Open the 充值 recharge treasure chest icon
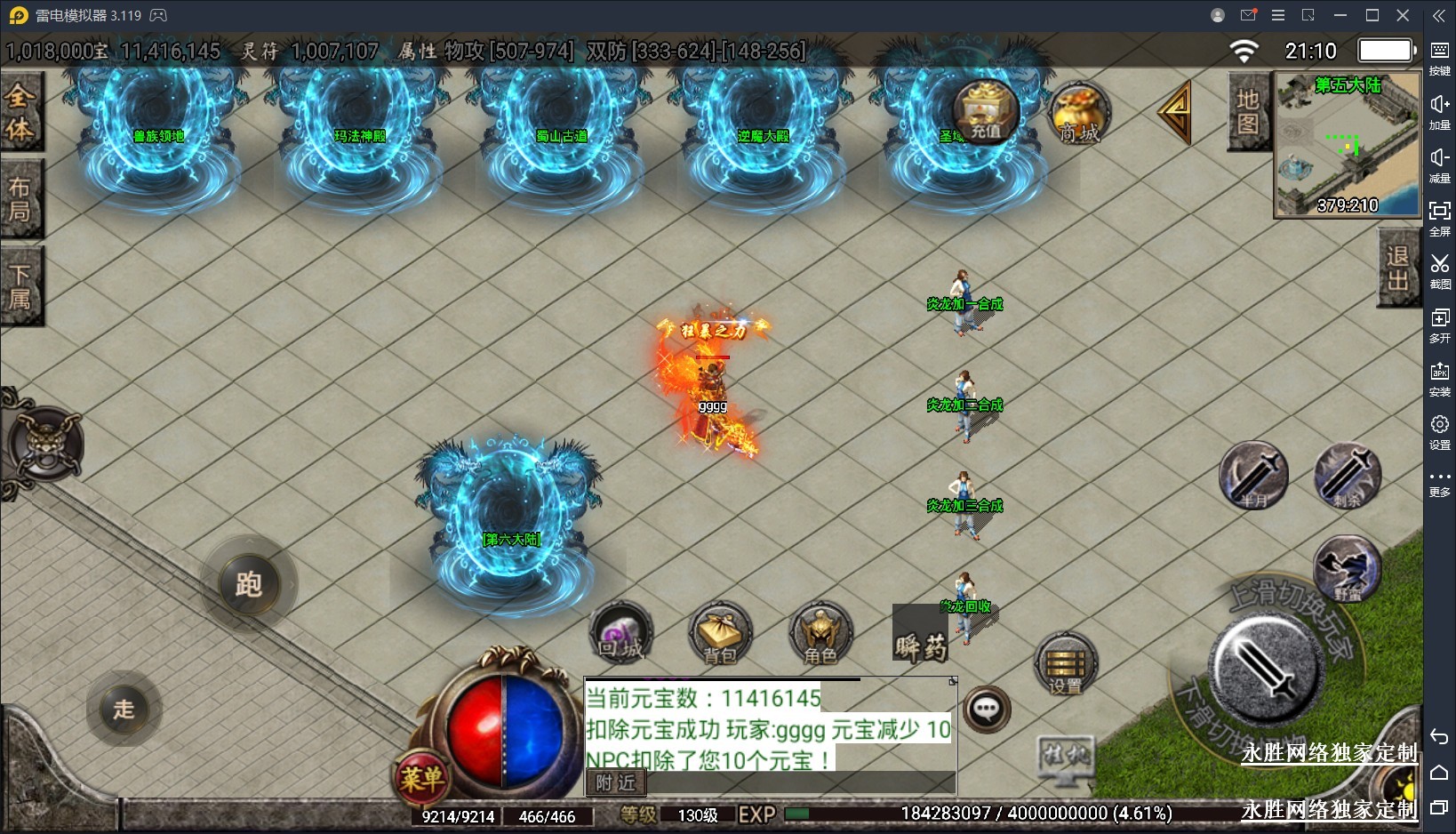 [985, 111]
